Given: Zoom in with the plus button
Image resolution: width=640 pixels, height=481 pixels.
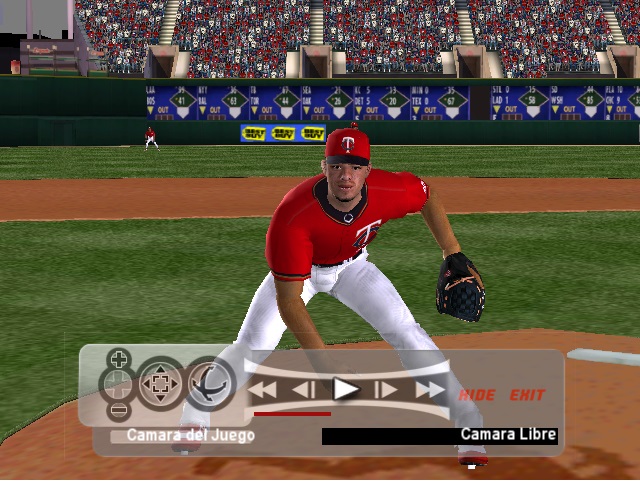Looking at the screenshot, I should [119, 359].
